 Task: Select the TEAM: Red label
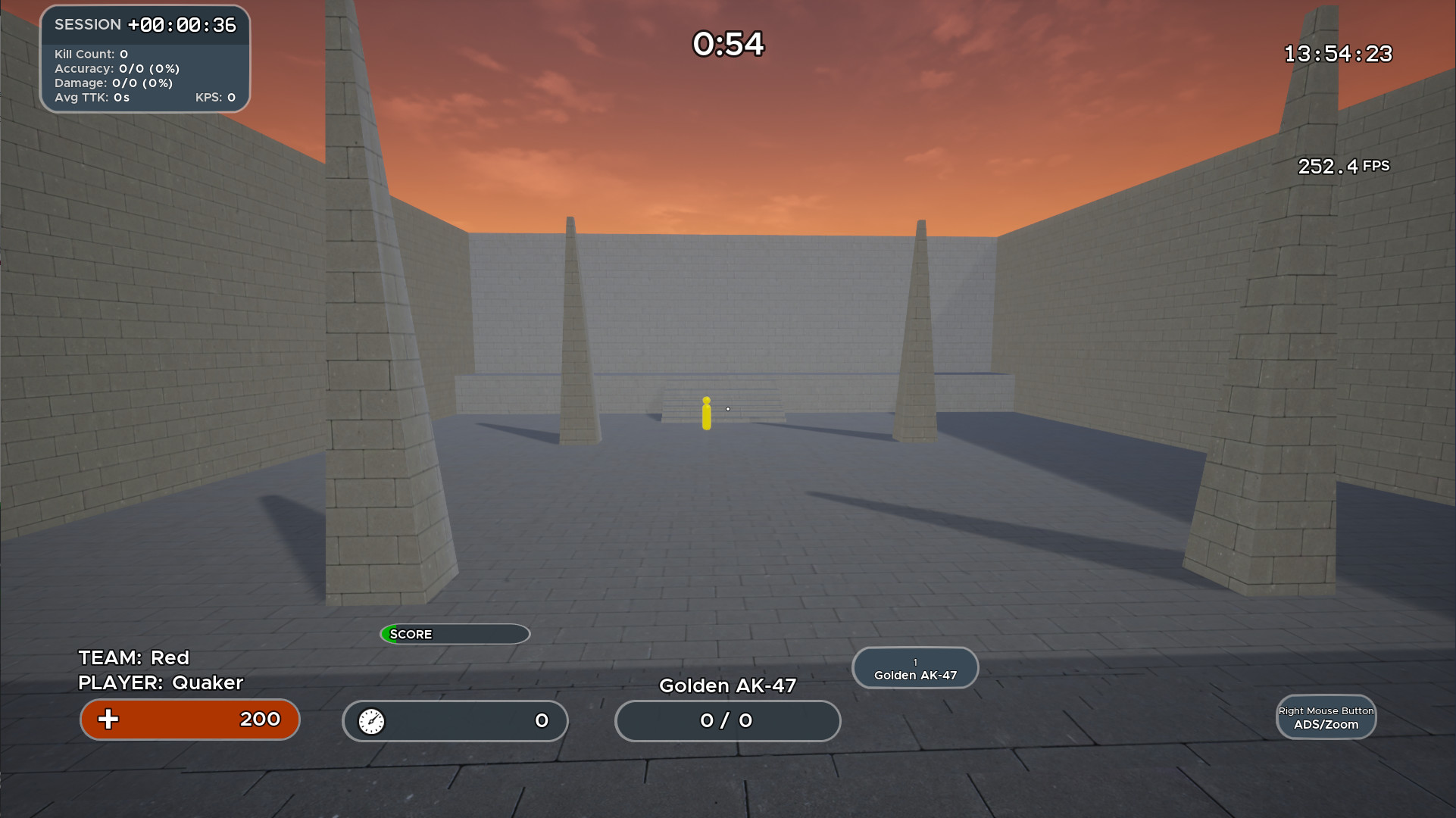pos(133,657)
